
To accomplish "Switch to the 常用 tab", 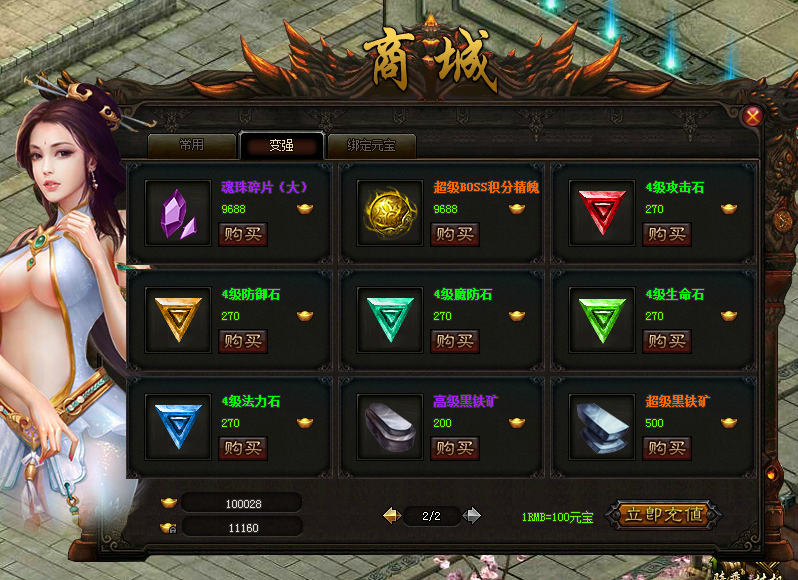I will 191,145.
